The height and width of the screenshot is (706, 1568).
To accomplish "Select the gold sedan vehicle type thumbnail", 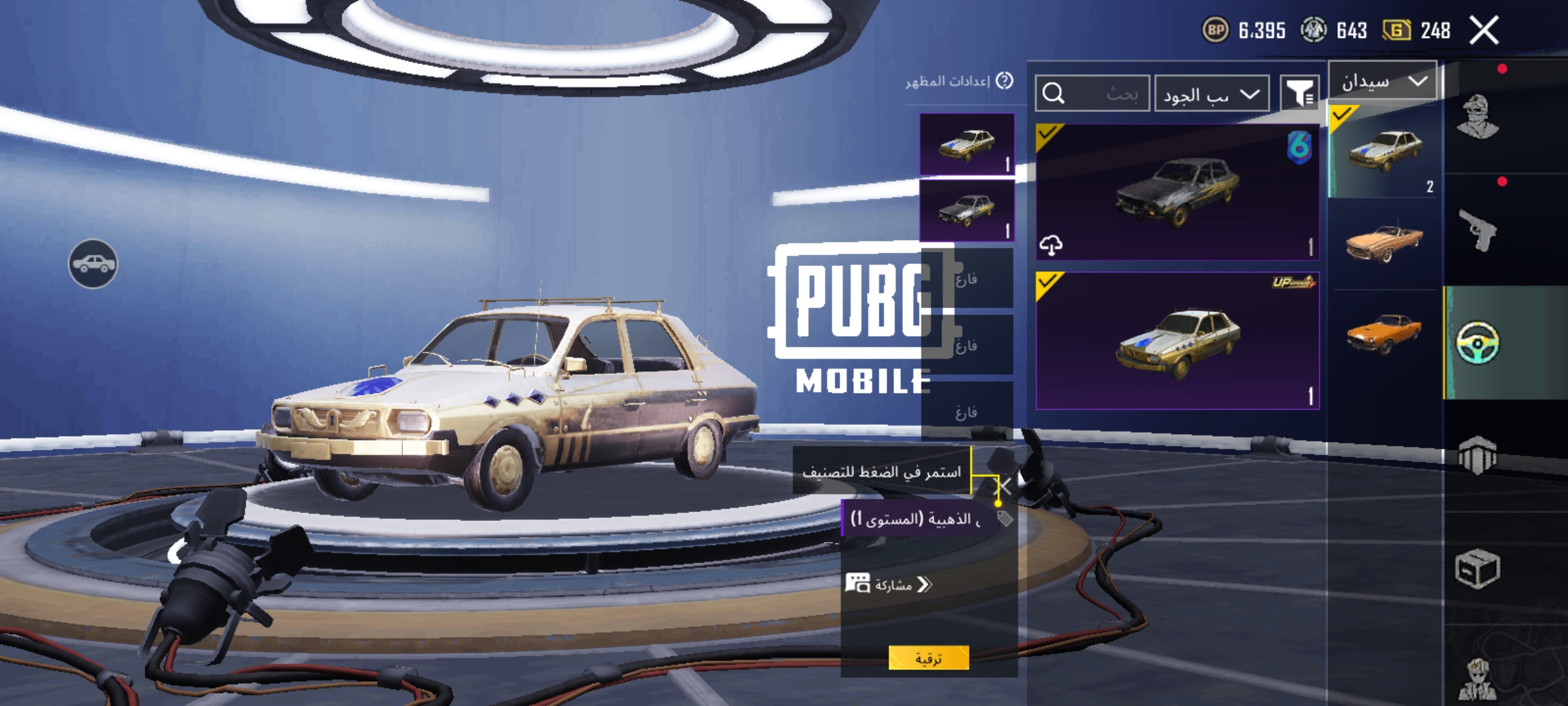I will [x=1383, y=152].
